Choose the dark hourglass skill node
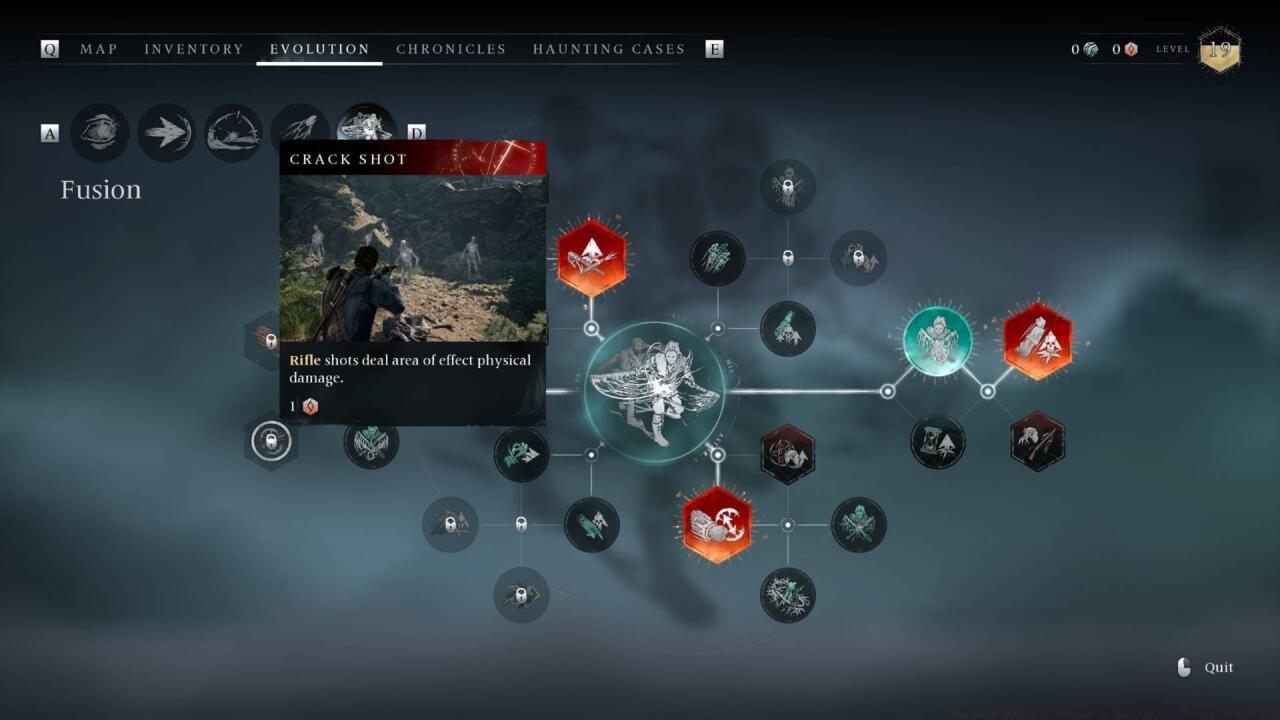The width and height of the screenshot is (1280, 720). pos(937,441)
